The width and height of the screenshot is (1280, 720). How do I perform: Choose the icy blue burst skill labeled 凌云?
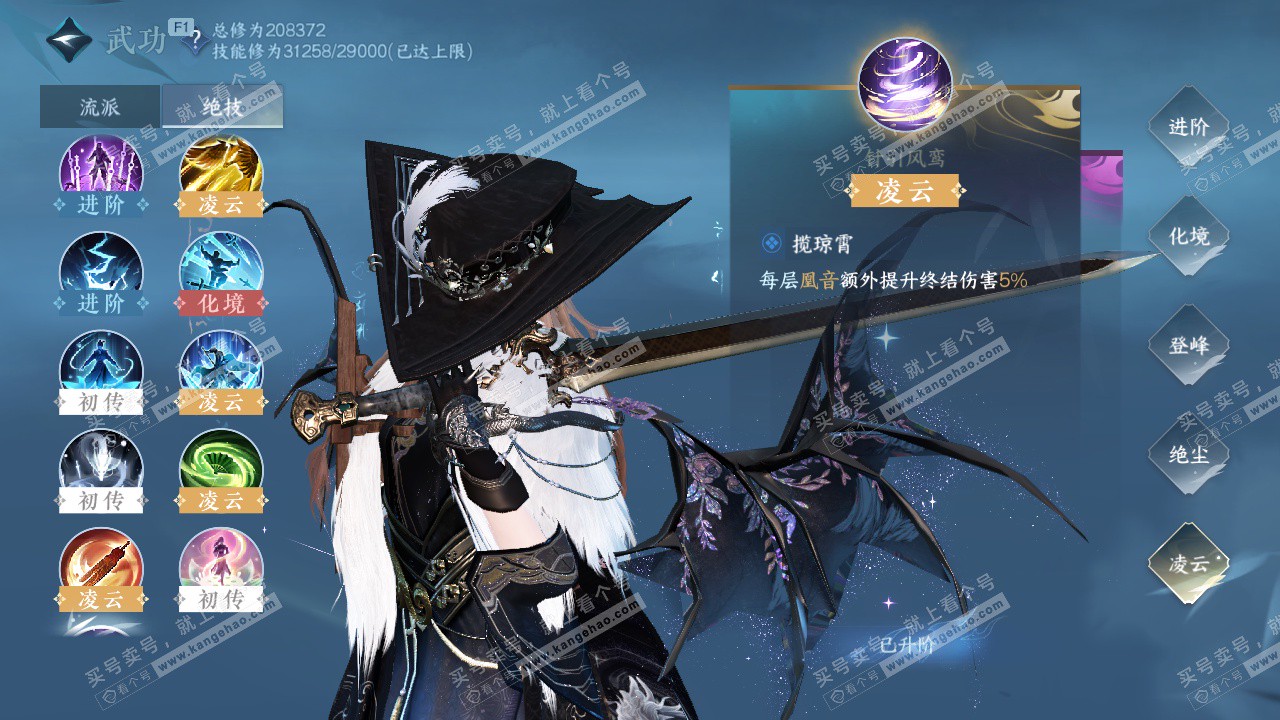point(221,366)
